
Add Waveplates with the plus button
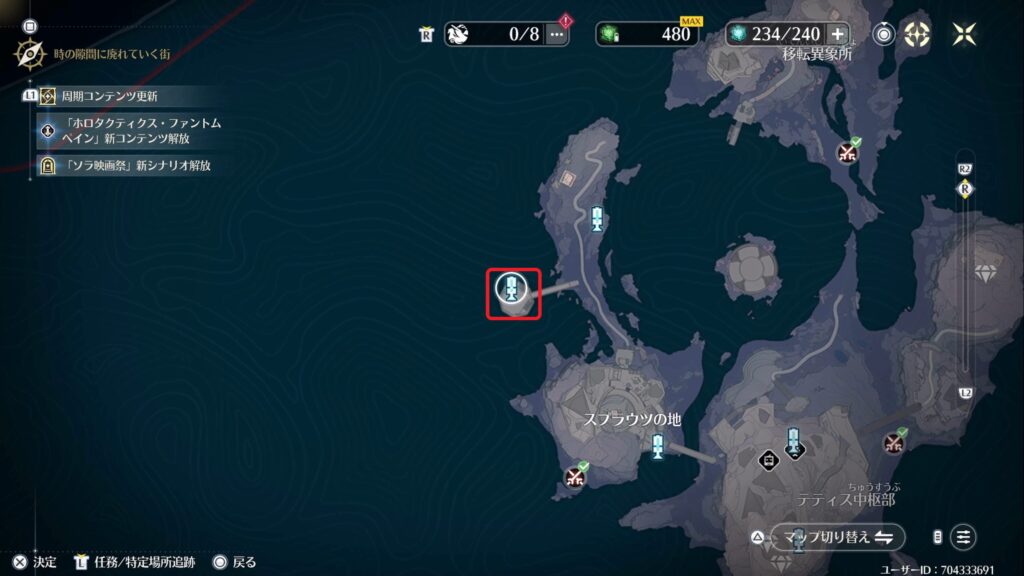tap(838, 34)
